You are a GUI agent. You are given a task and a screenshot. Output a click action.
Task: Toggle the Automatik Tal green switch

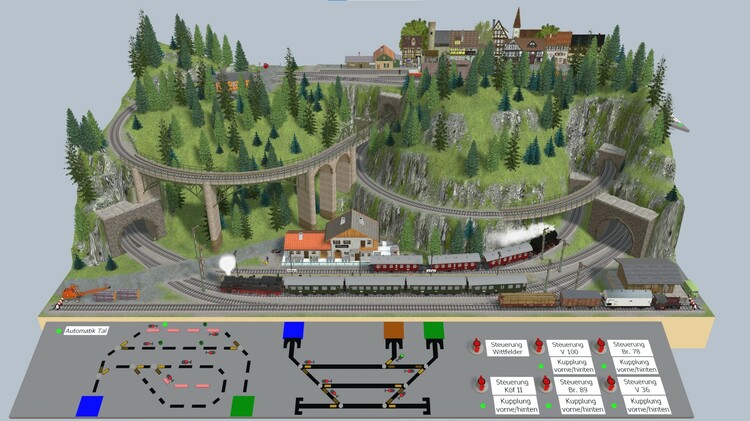pyautogui.click(x=59, y=330)
